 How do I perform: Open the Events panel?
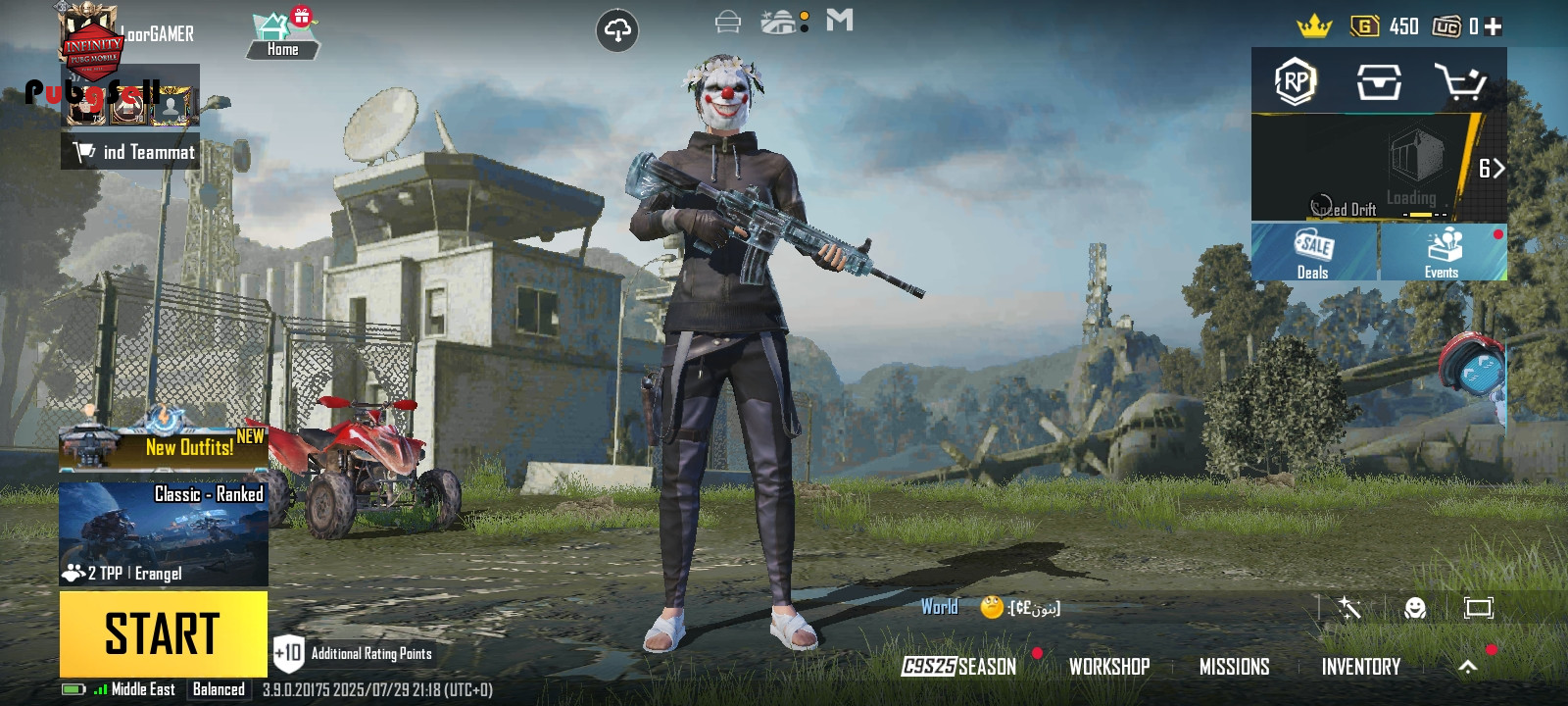pos(1443,252)
